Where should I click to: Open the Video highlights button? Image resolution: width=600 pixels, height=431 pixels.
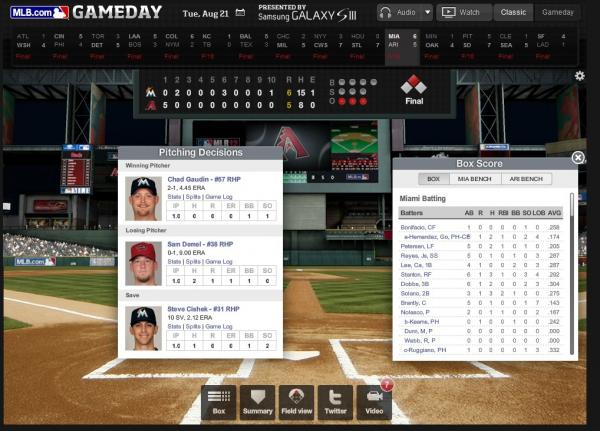(x=373, y=402)
